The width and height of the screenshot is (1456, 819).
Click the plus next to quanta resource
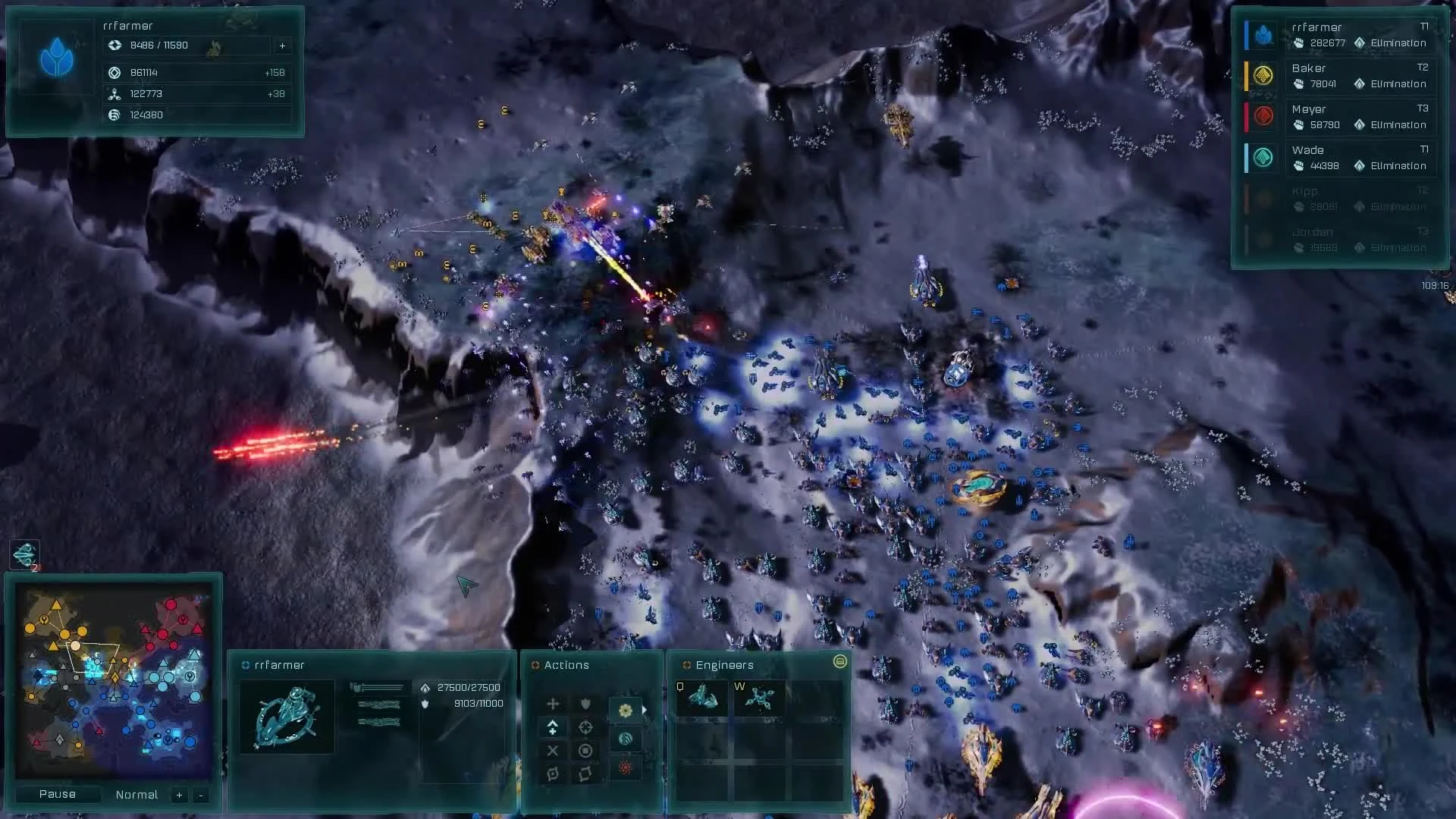click(x=282, y=45)
